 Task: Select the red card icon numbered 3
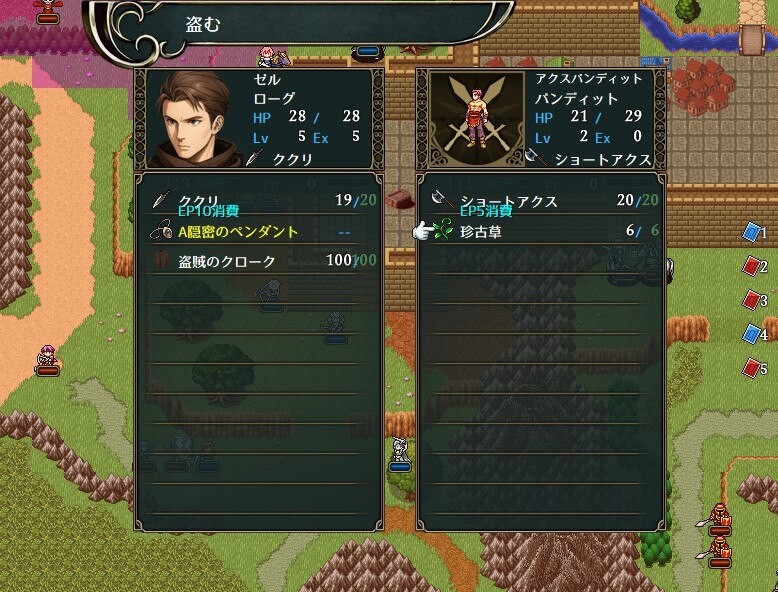[753, 300]
